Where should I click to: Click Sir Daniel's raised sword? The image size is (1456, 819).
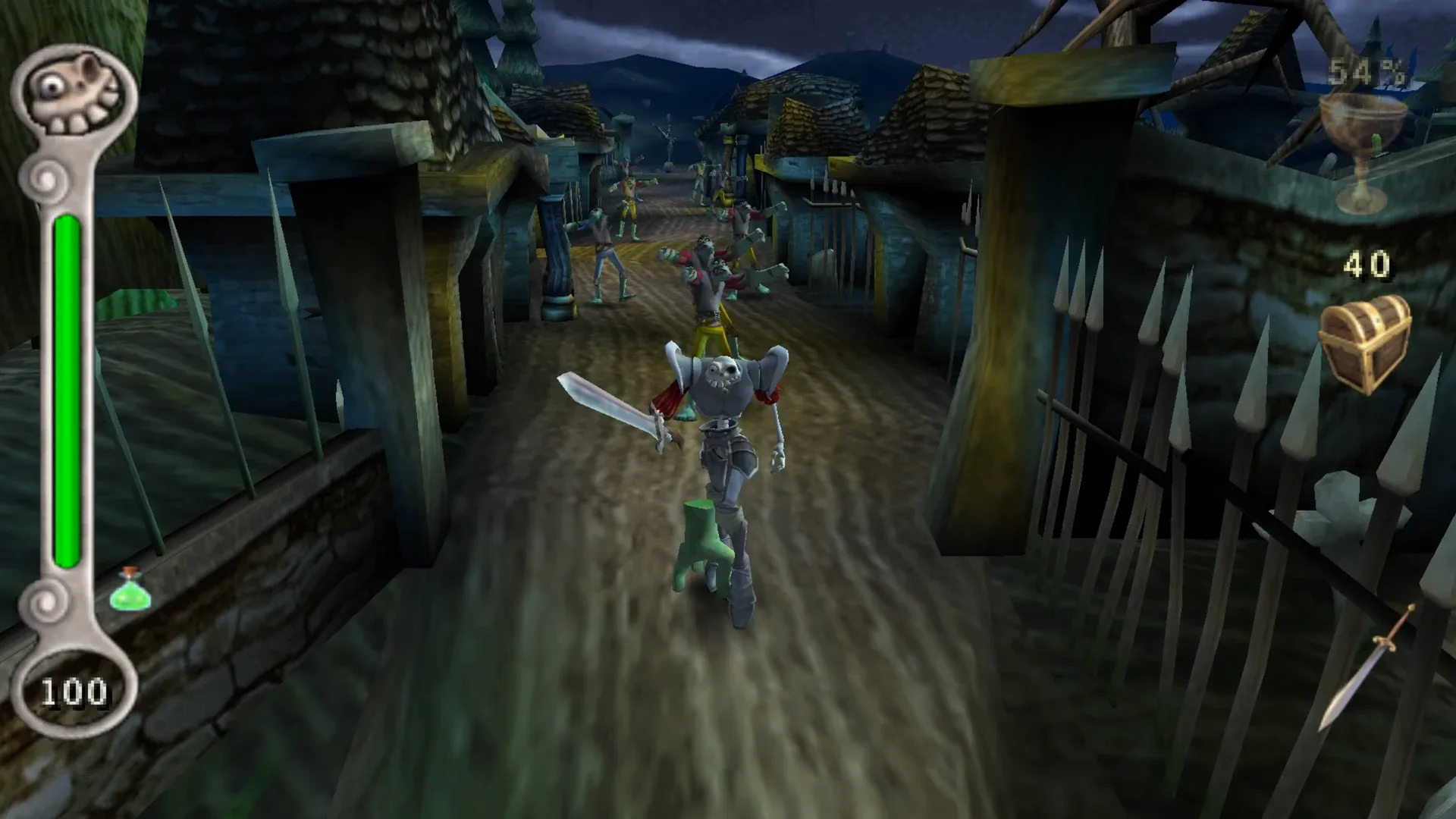tap(607, 402)
